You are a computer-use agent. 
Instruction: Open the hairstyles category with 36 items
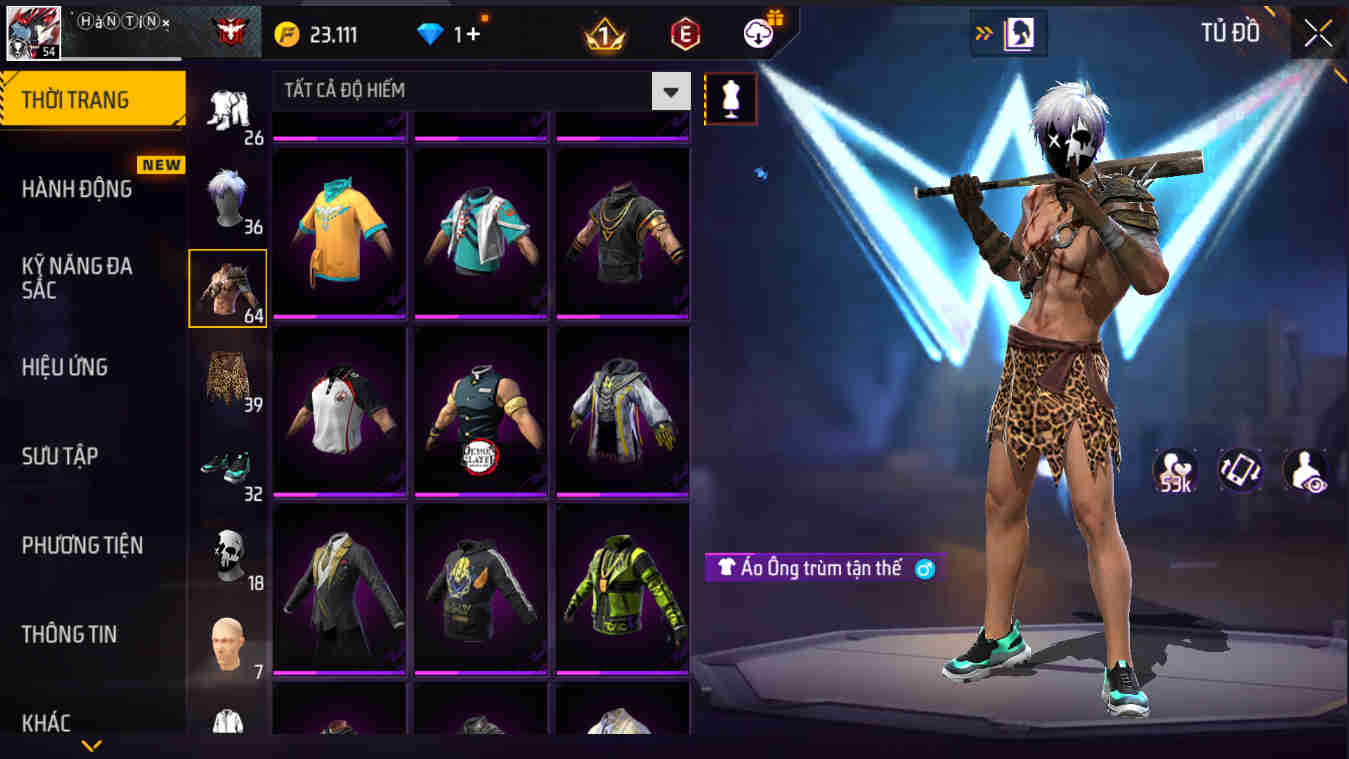click(x=228, y=195)
